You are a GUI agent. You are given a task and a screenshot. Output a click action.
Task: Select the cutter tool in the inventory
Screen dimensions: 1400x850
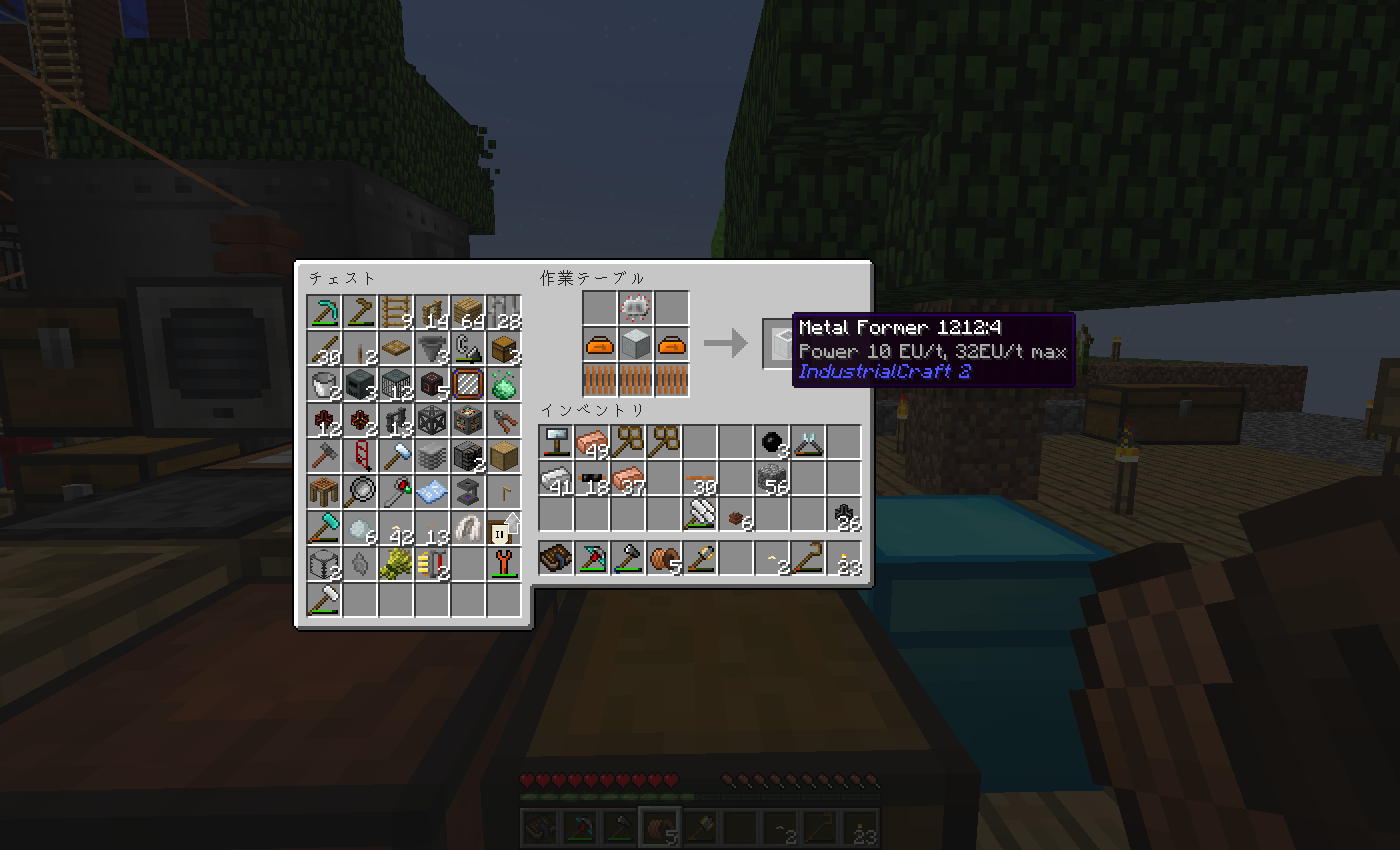click(x=808, y=441)
